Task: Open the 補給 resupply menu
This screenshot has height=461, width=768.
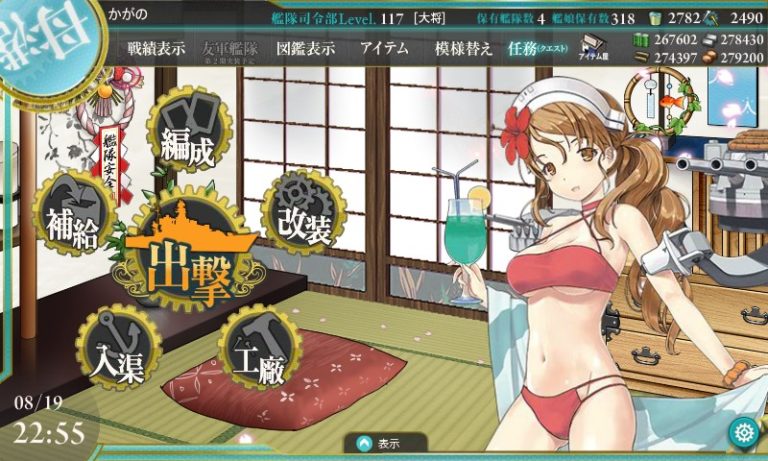Action: click(71, 220)
